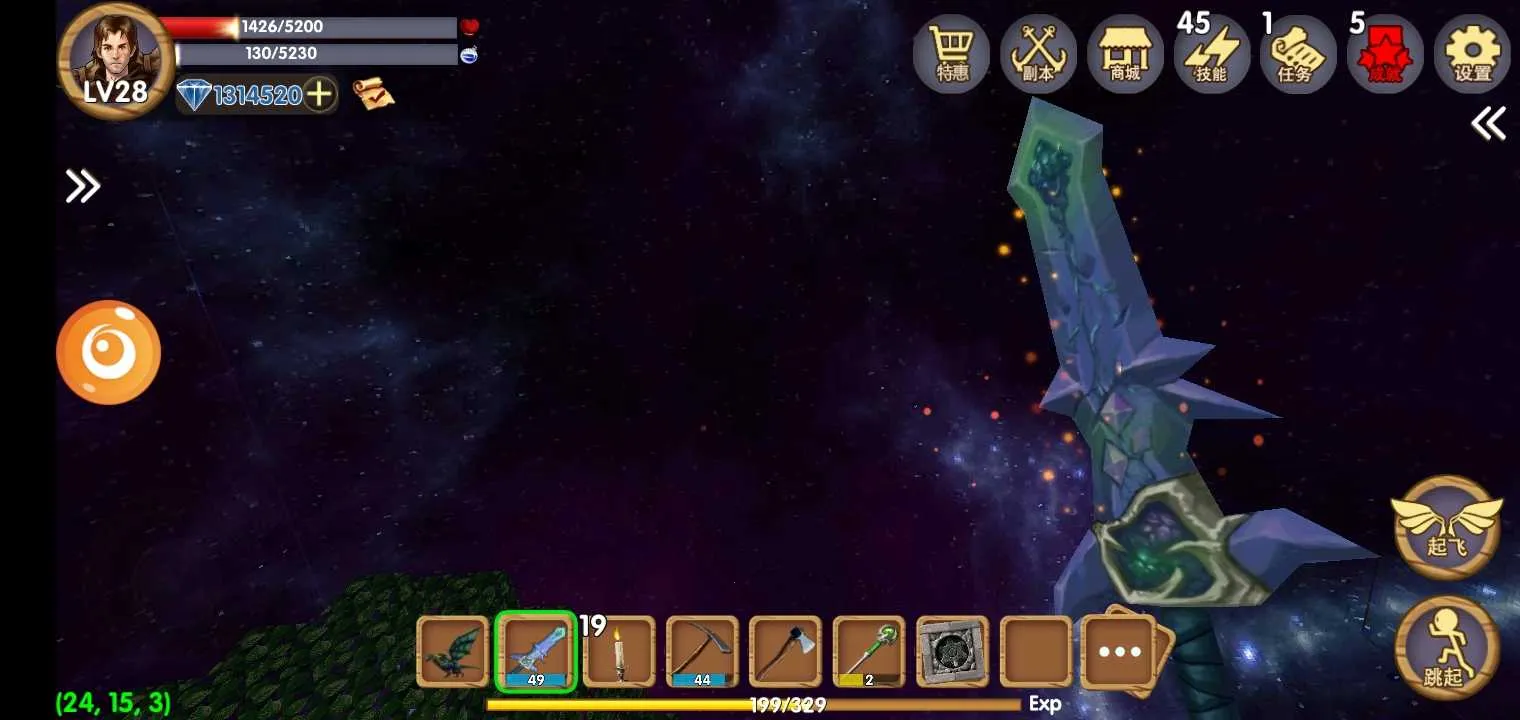This screenshot has height=720, width=1520.
Task: Click the player portrait at LV28
Action: [x=116, y=60]
